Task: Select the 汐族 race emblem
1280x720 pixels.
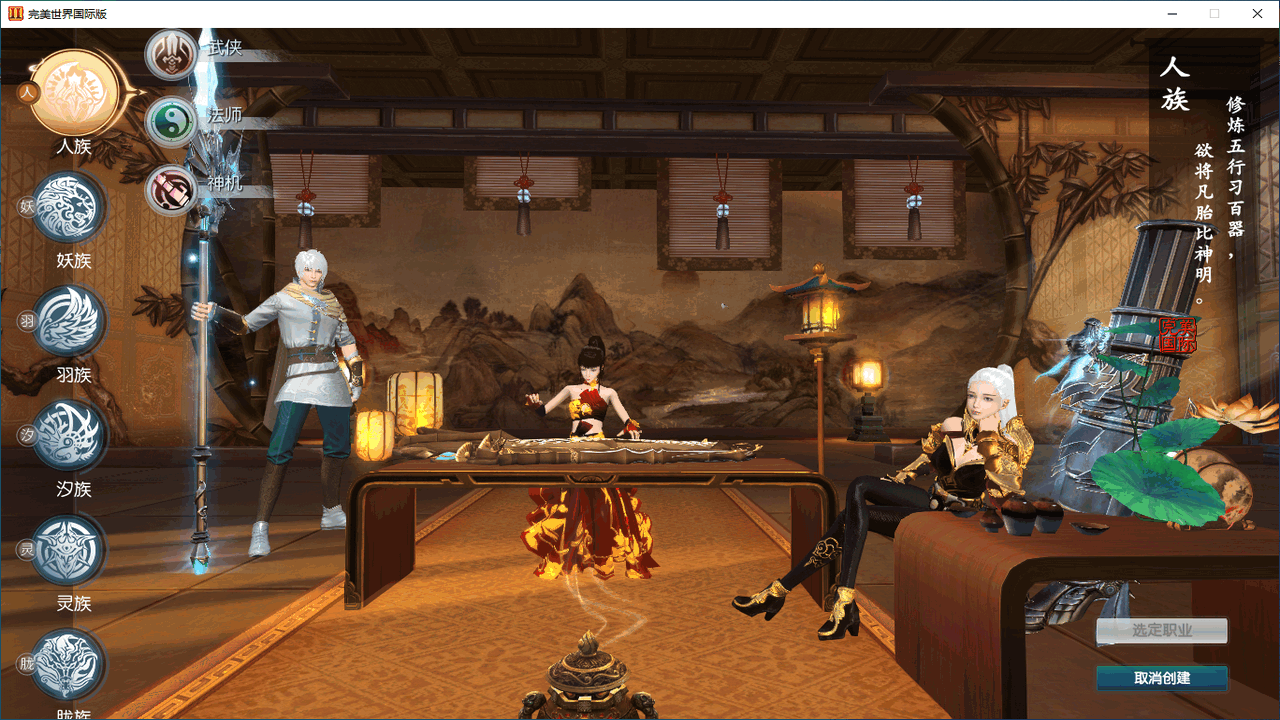Action: [x=69, y=435]
